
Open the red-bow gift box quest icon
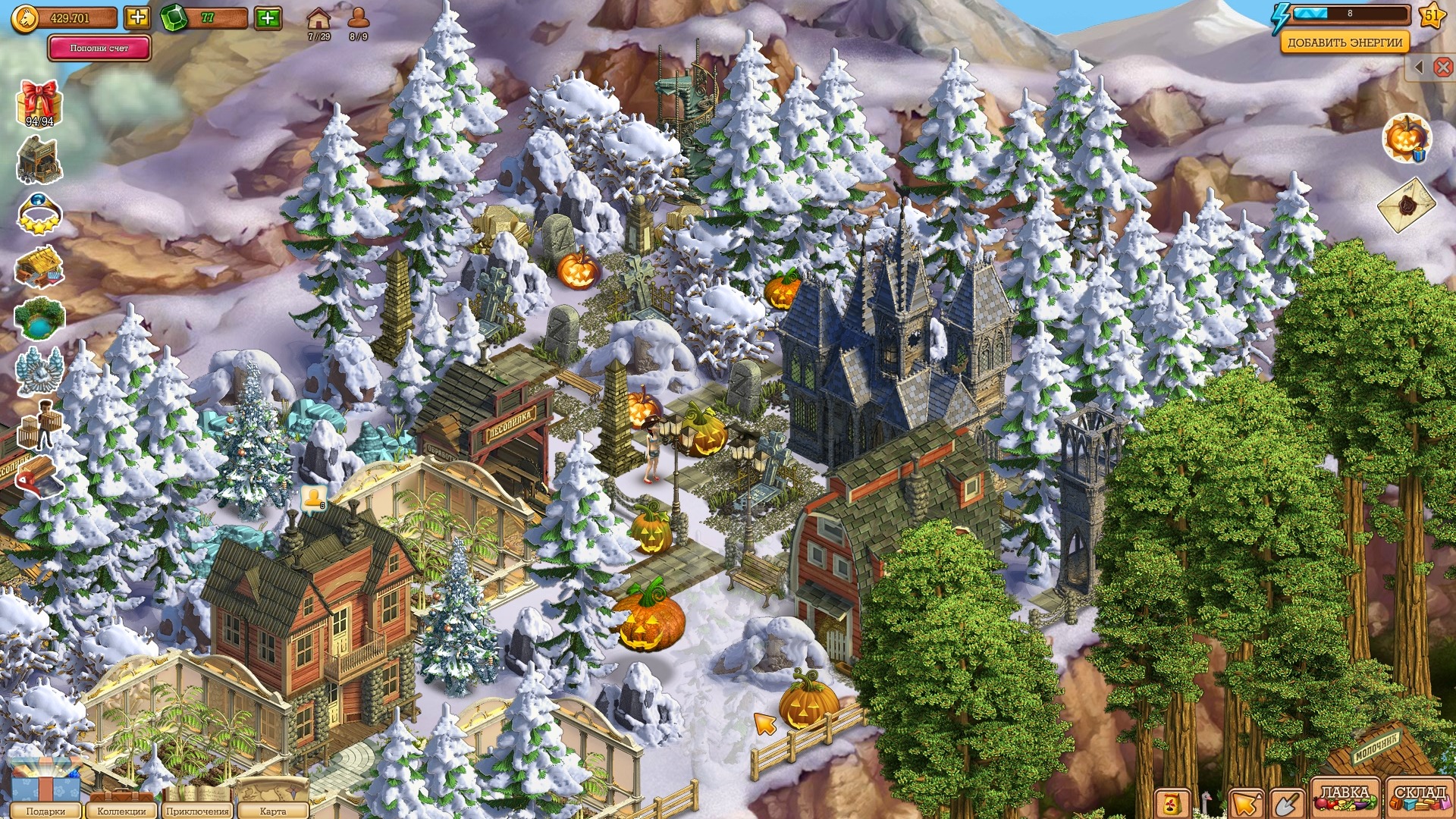[x=39, y=102]
